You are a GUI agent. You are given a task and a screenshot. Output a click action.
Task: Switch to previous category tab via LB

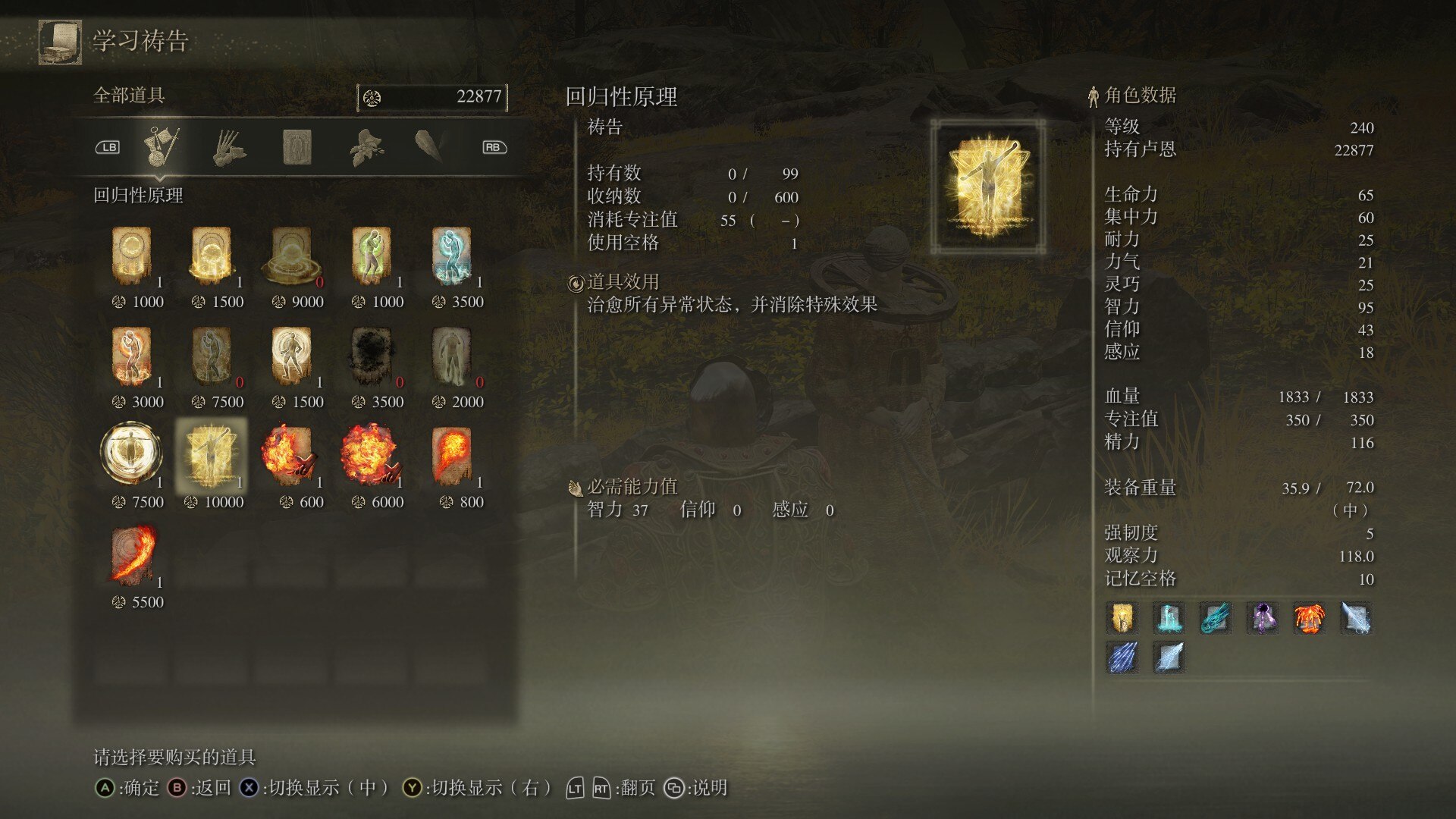108,146
